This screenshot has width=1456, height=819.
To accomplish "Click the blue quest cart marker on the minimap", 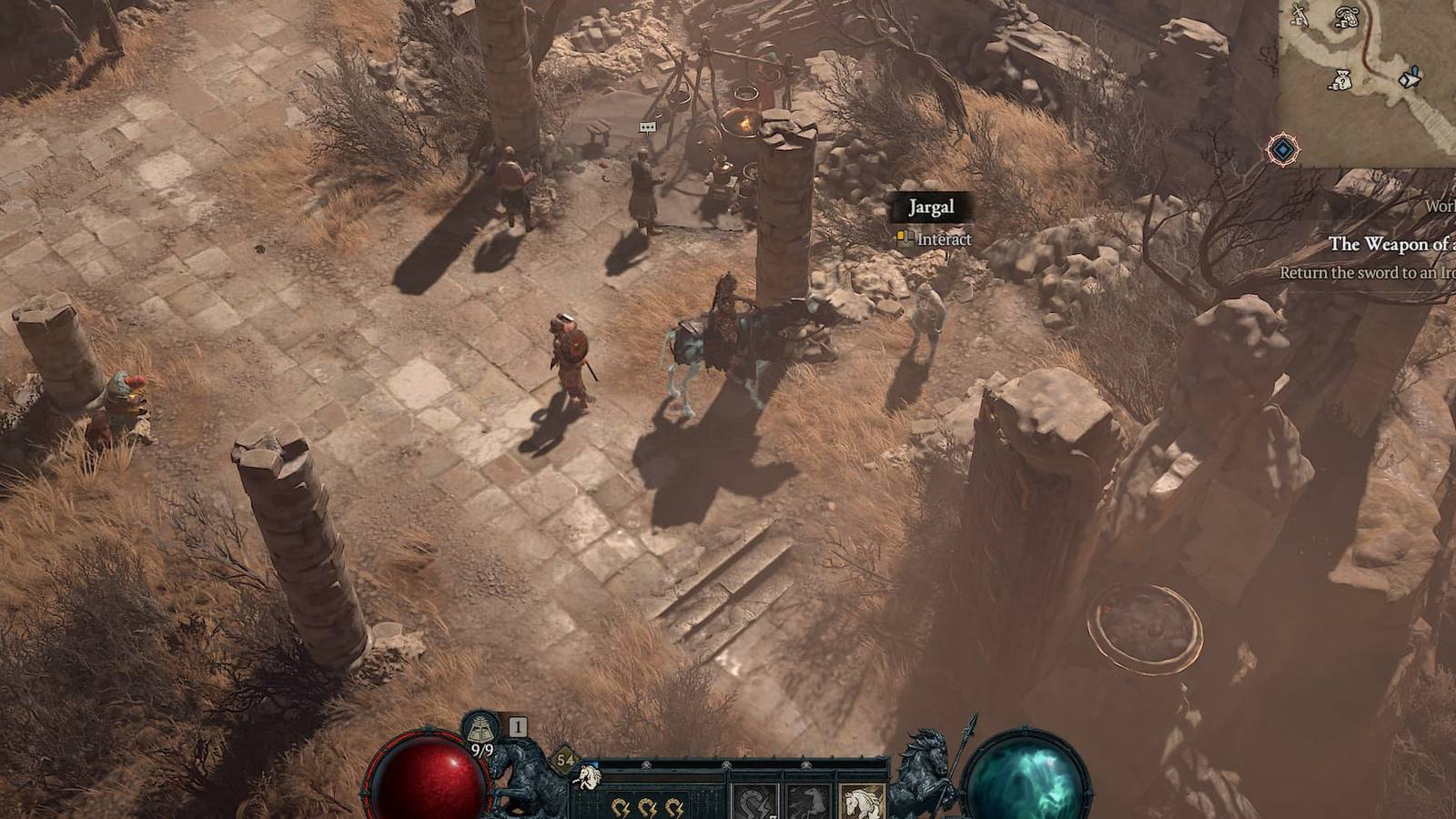I will (1409, 77).
